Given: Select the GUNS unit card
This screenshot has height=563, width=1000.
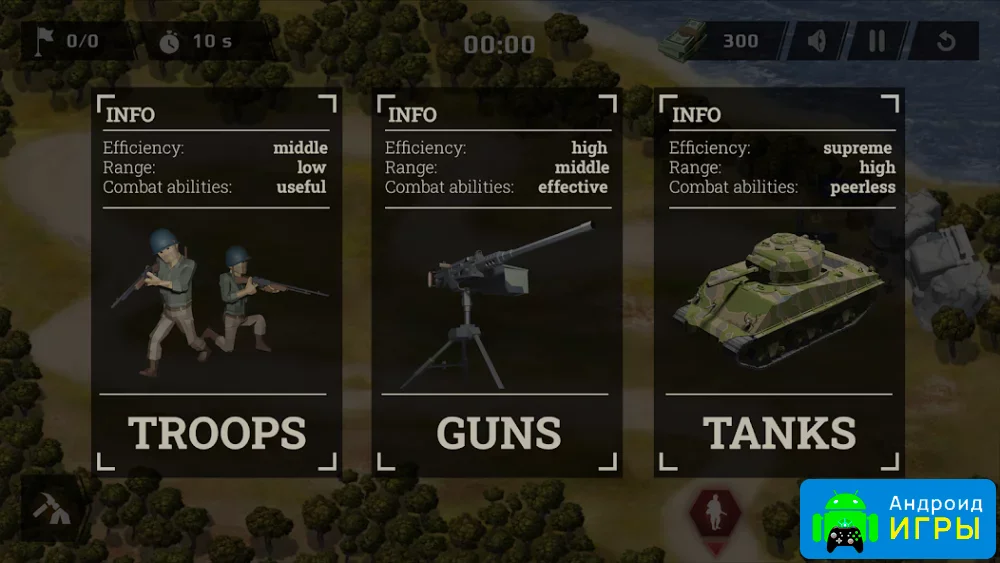Looking at the screenshot, I should pyautogui.click(x=498, y=282).
